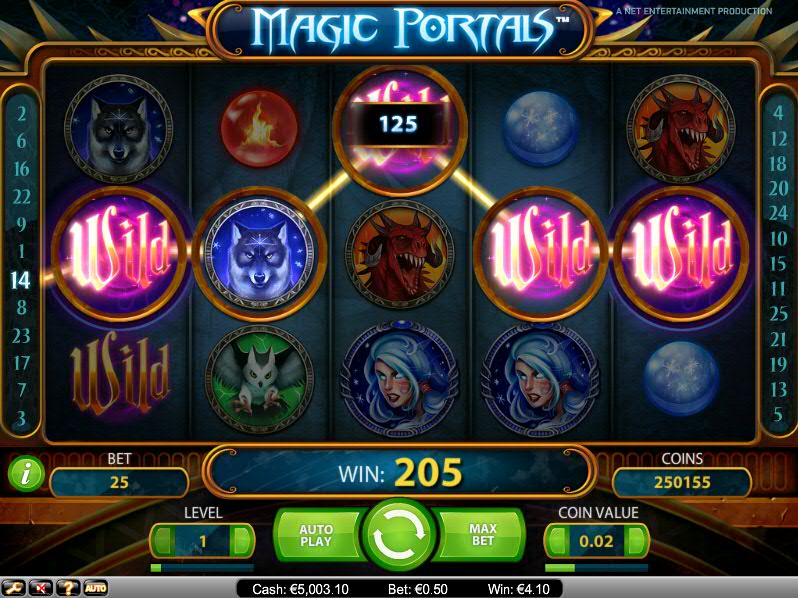This screenshot has width=798, height=598.
Task: Lower the Coin Value
Action: coord(557,541)
